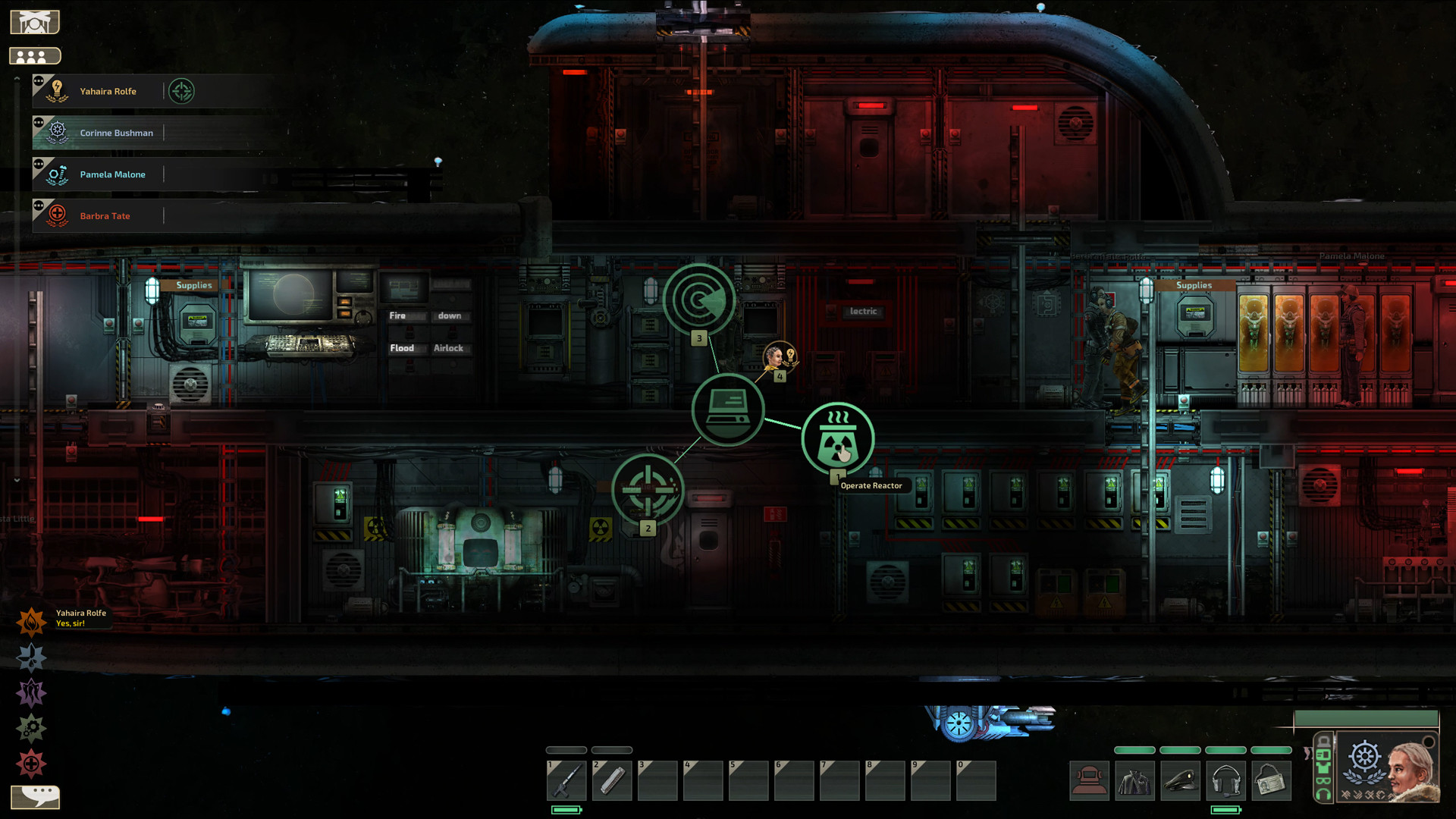Select the rifle in hotbar slot 1
The width and height of the screenshot is (1456, 819).
(x=566, y=780)
